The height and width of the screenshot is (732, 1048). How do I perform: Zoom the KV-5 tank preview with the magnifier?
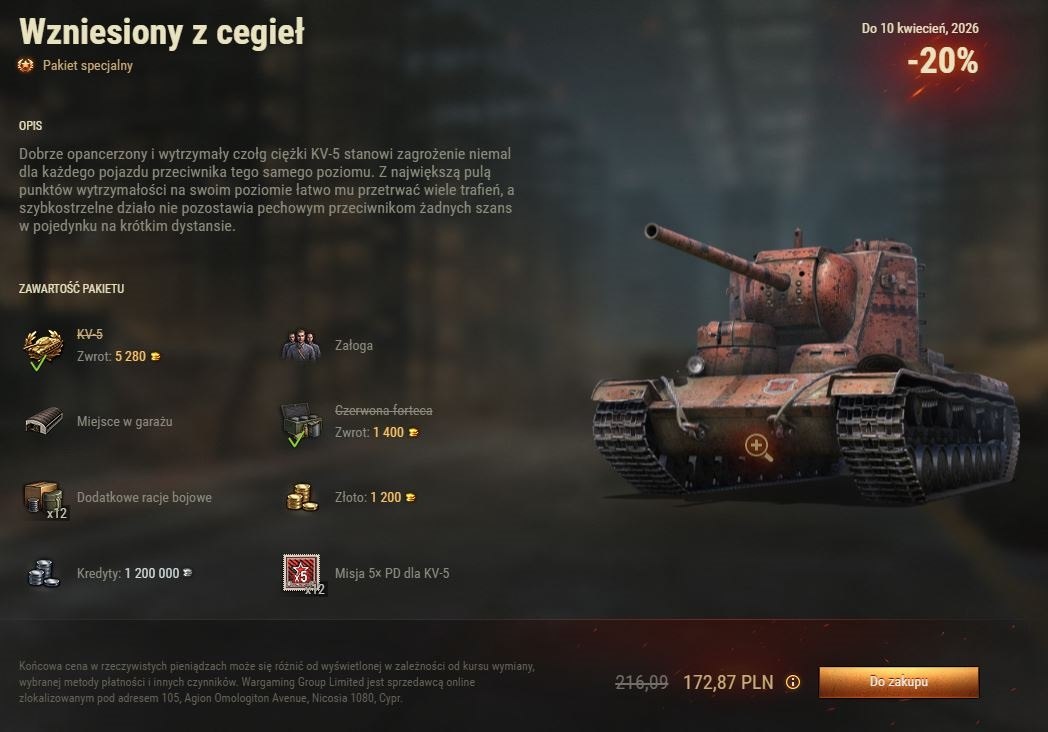point(758,447)
